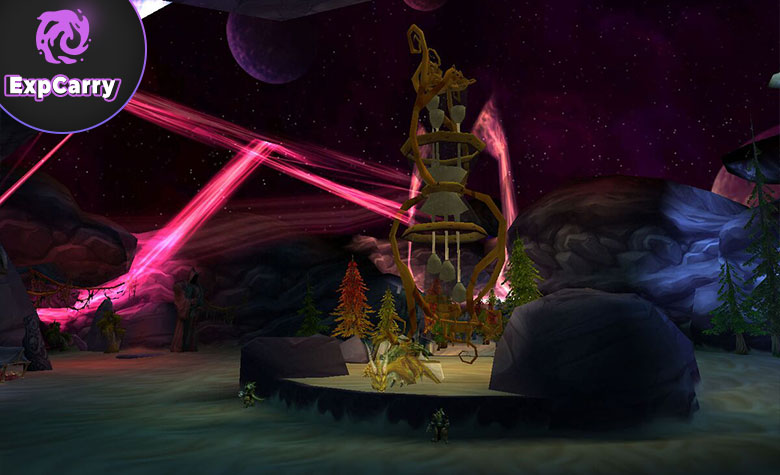Click the ExpCarry logo badge

[64, 58]
